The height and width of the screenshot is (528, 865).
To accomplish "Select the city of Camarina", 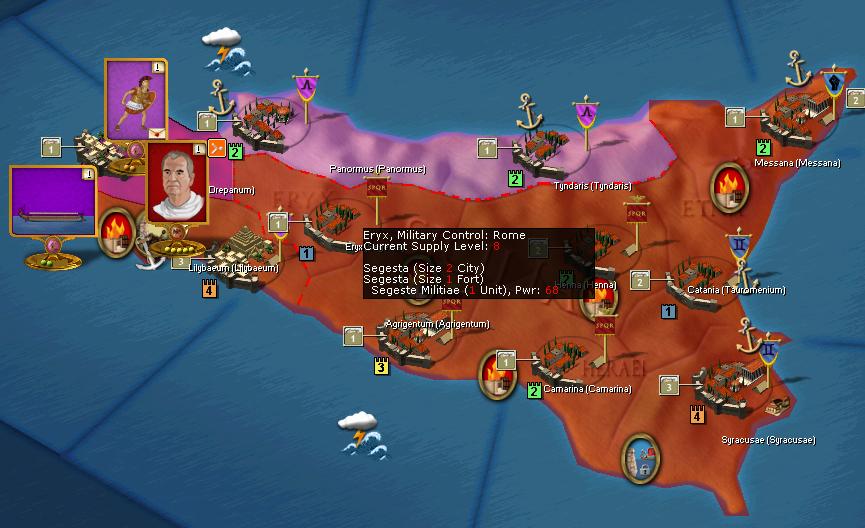I will click(x=562, y=362).
